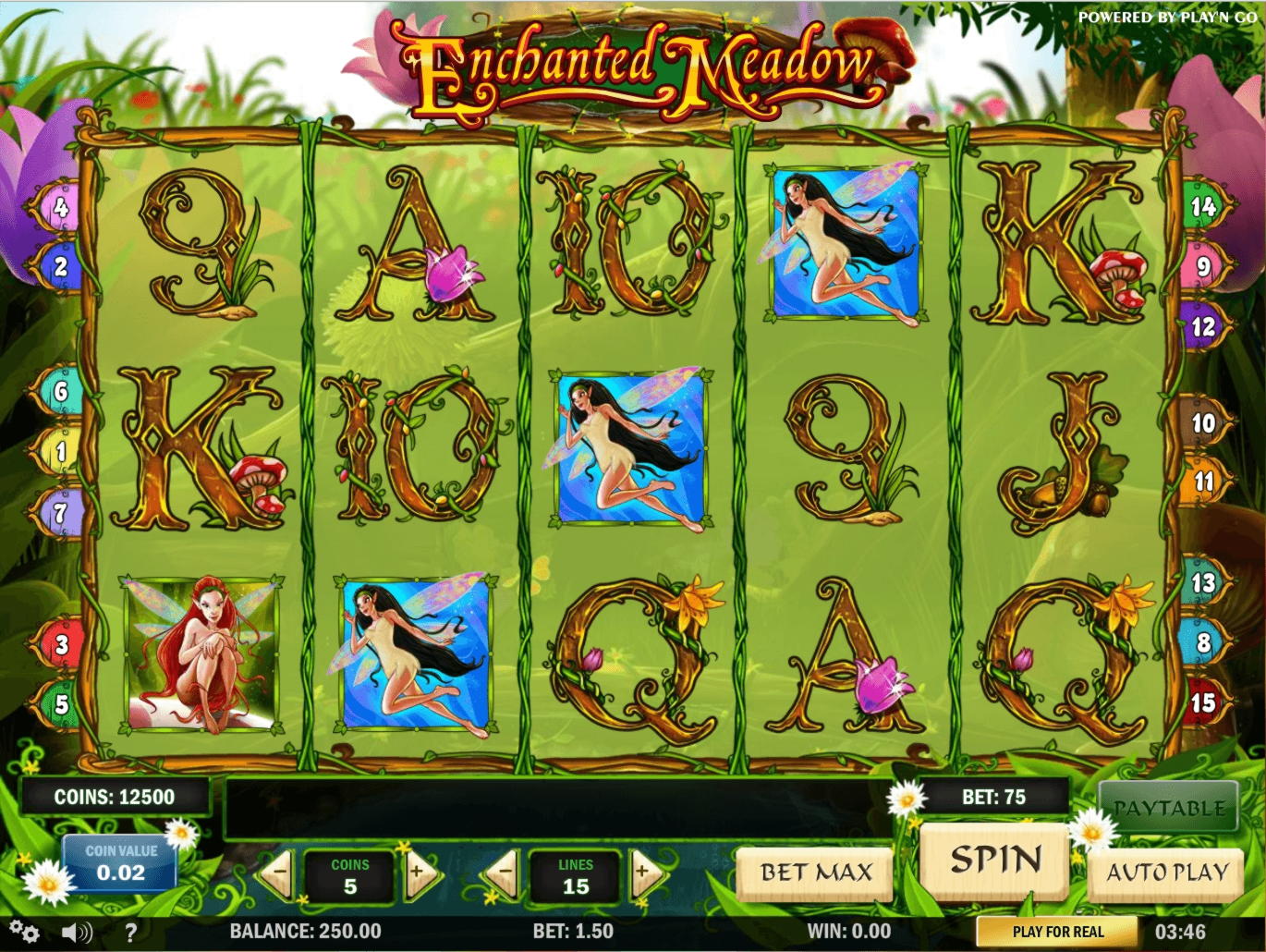Viewport: 1266px width, 952px height.
Task: Increase coins with the plus arrow
Action: (x=418, y=873)
